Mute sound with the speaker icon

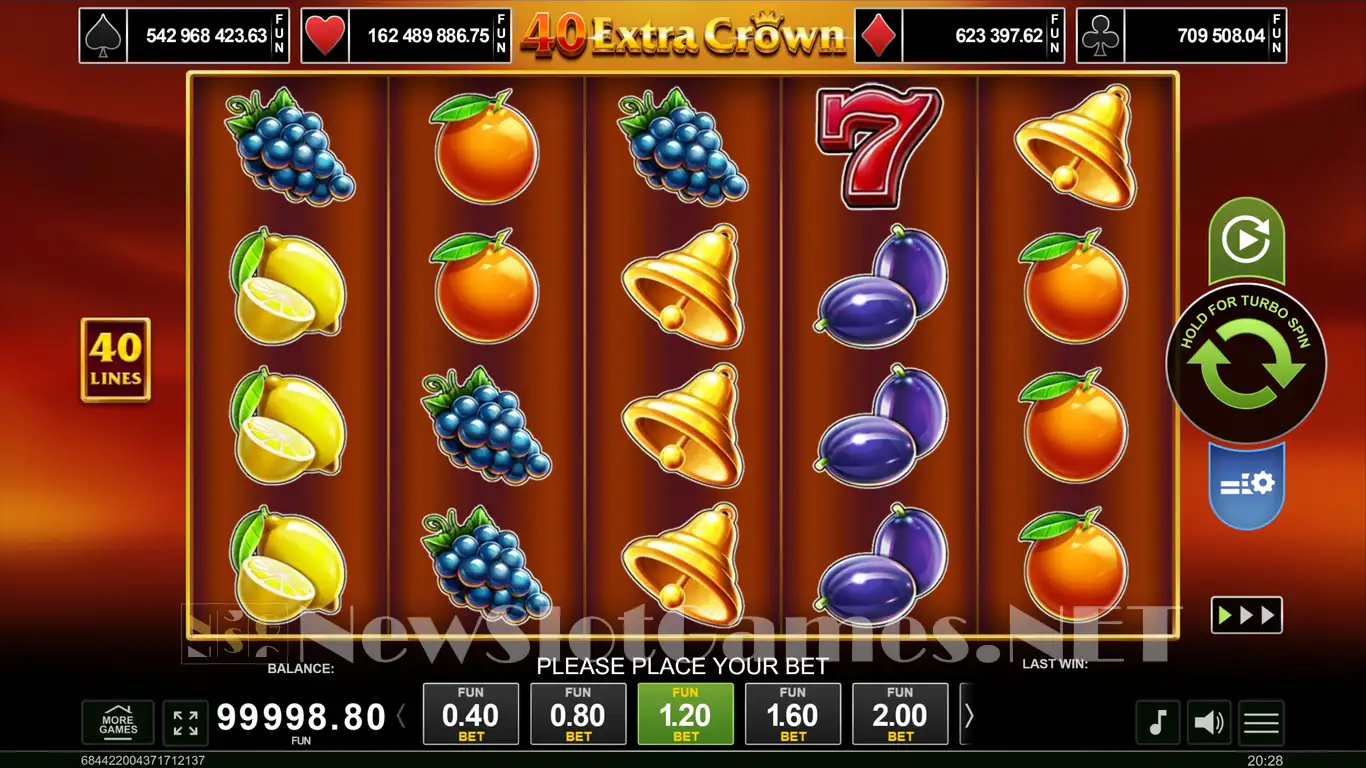tap(1210, 722)
